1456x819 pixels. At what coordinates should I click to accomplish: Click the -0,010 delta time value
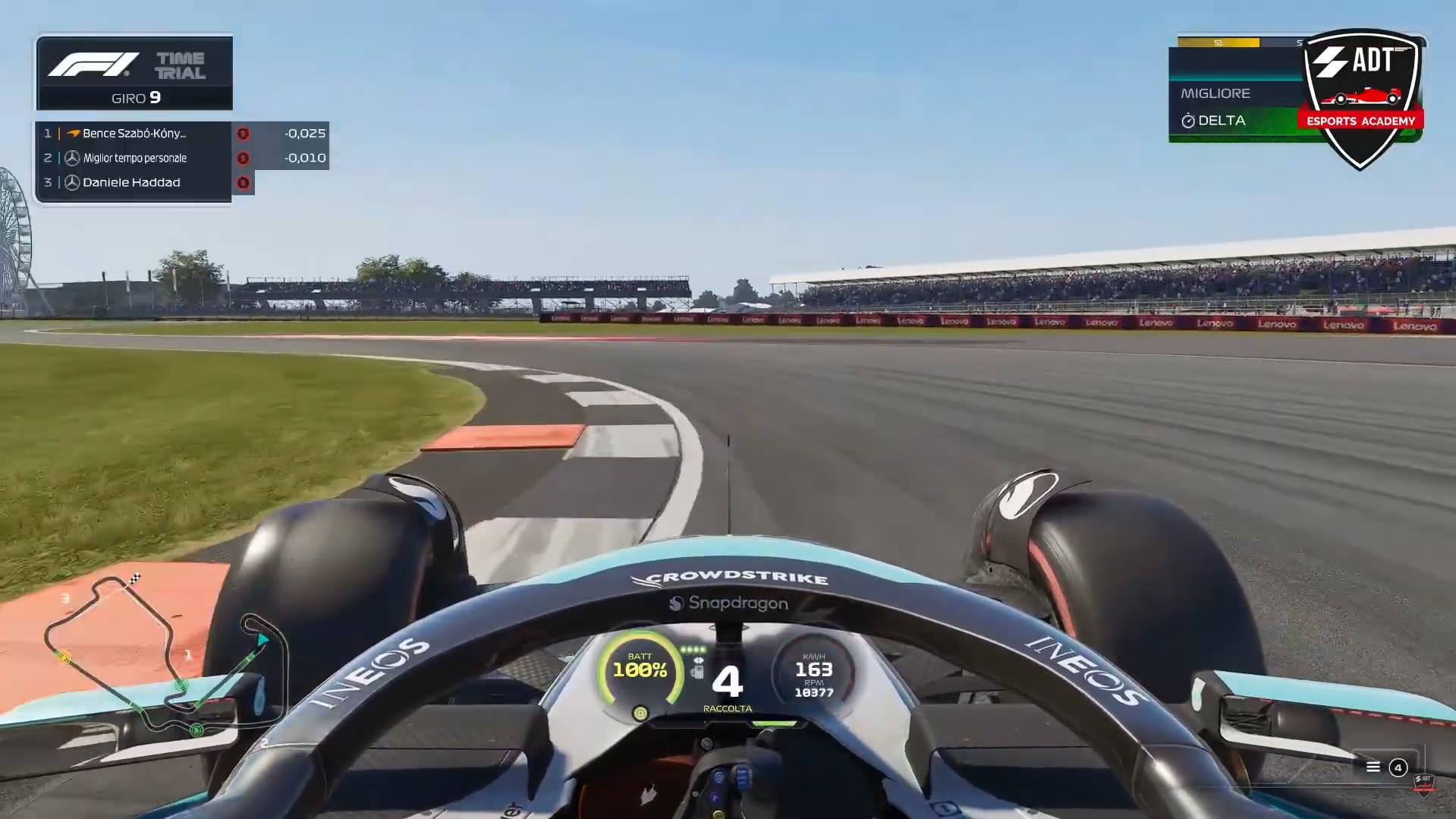pyautogui.click(x=306, y=158)
